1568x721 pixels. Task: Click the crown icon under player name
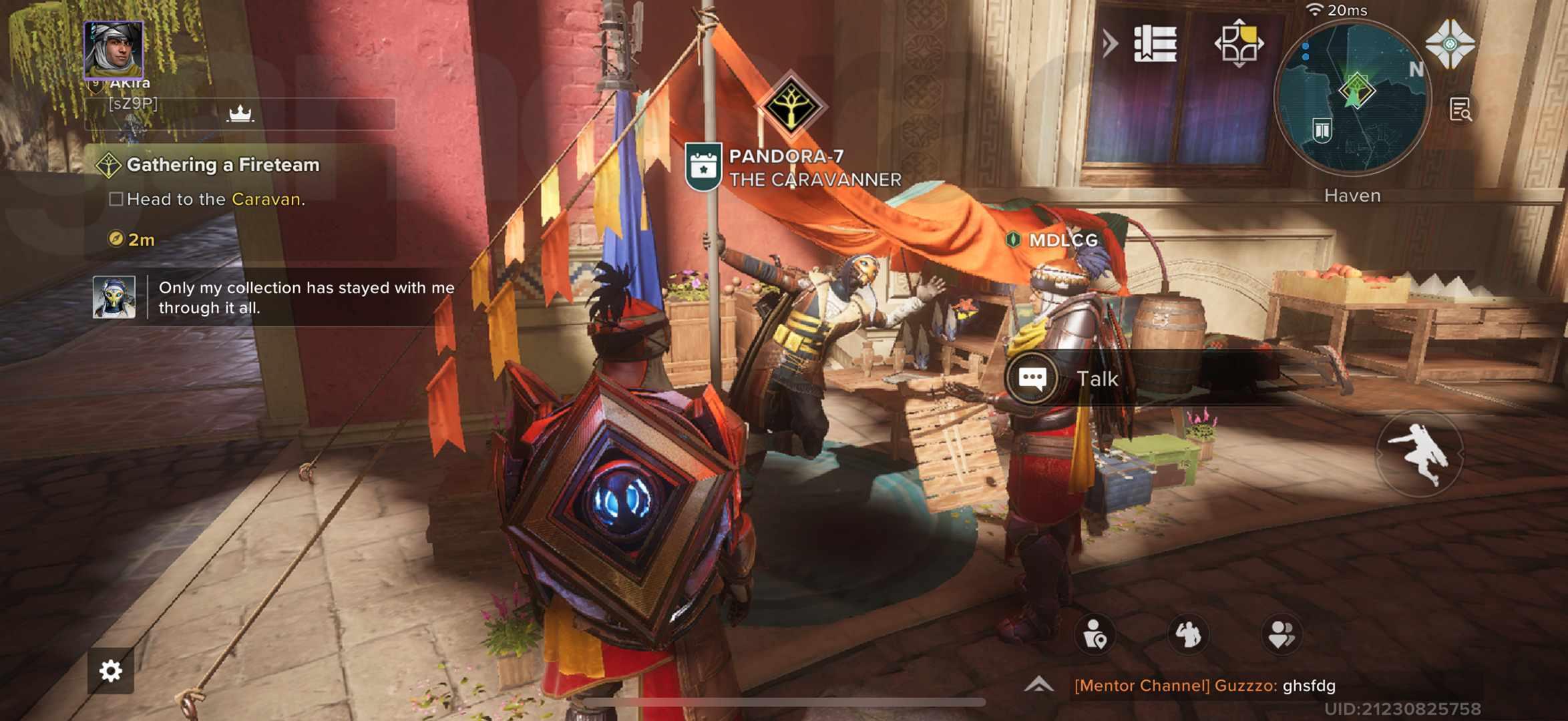[x=240, y=114]
